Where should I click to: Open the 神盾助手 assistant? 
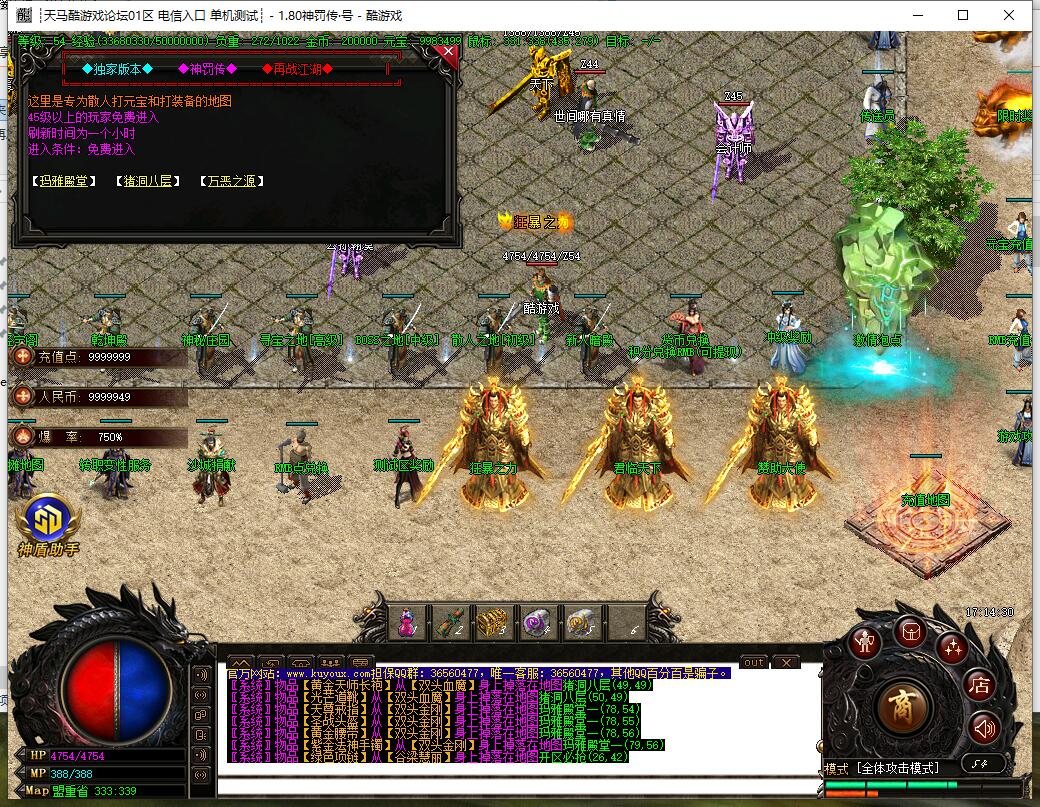tap(47, 524)
